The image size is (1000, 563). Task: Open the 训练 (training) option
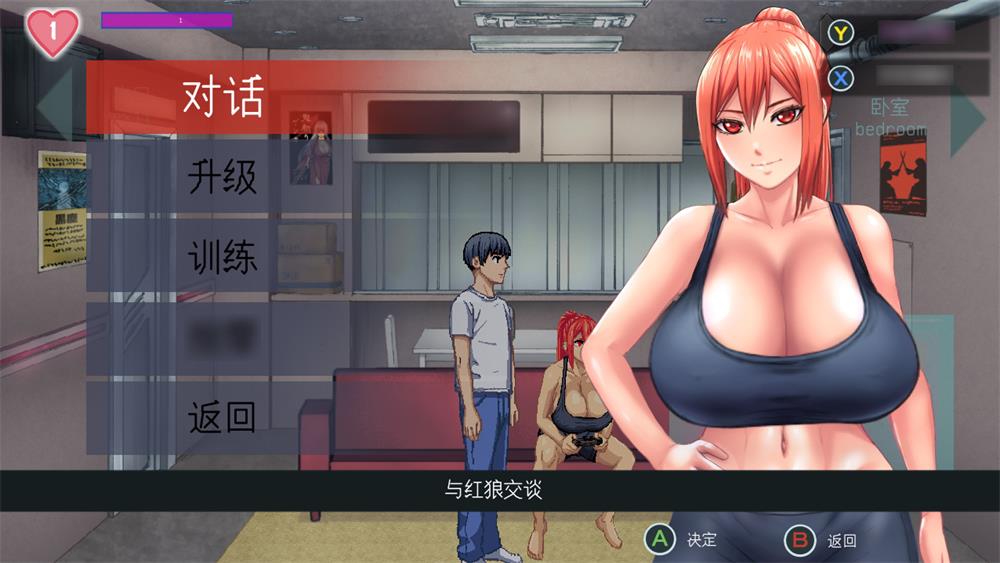click(x=222, y=257)
